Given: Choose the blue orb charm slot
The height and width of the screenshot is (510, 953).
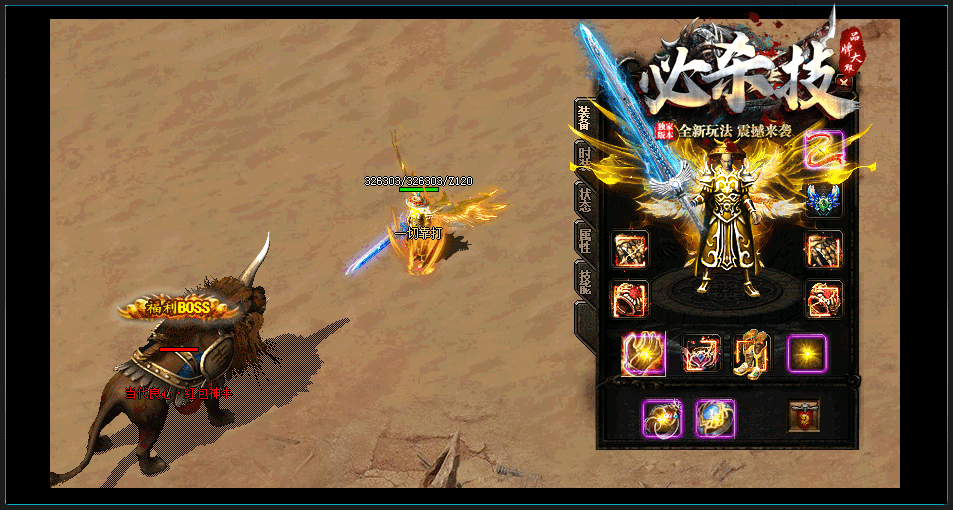Looking at the screenshot, I should coord(715,418).
